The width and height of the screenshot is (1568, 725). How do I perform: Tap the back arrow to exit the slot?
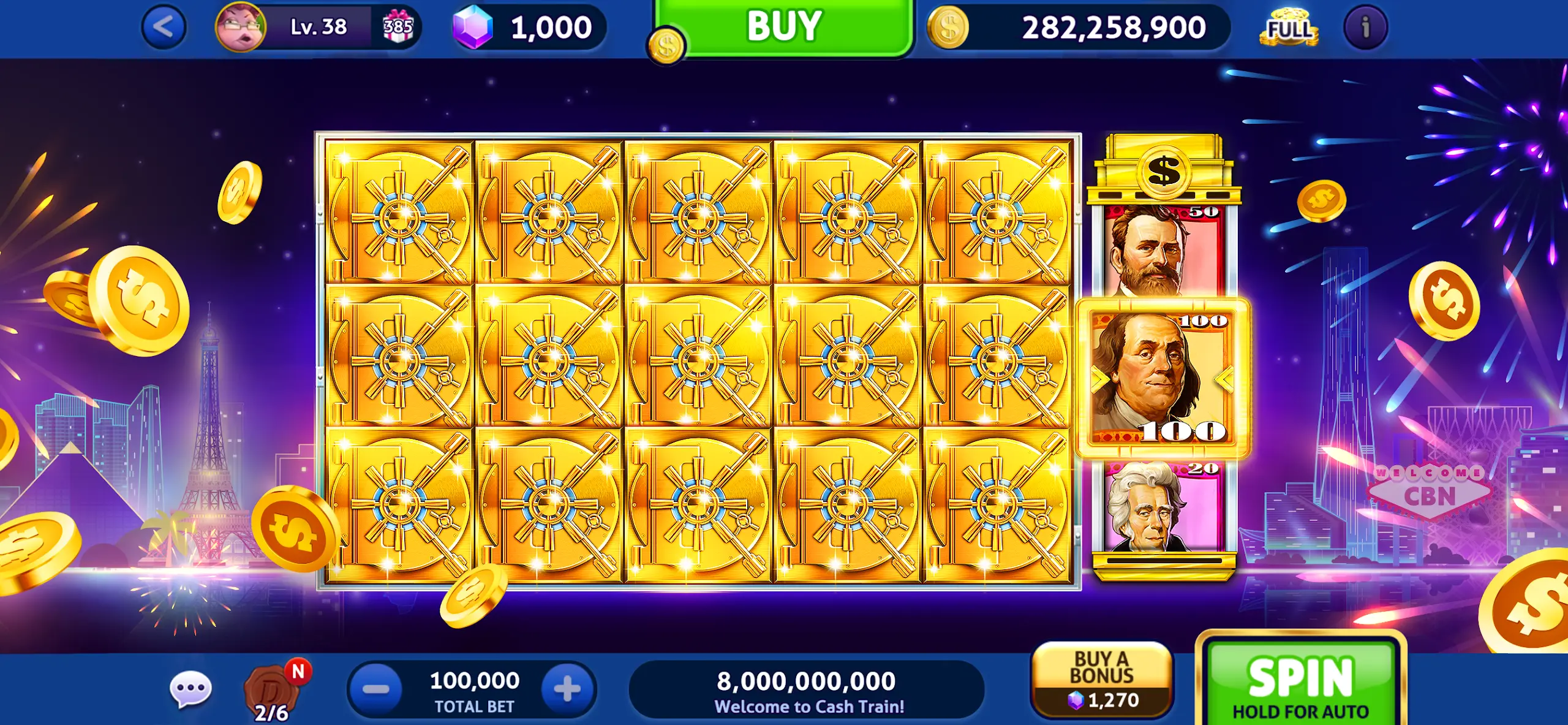click(x=164, y=27)
